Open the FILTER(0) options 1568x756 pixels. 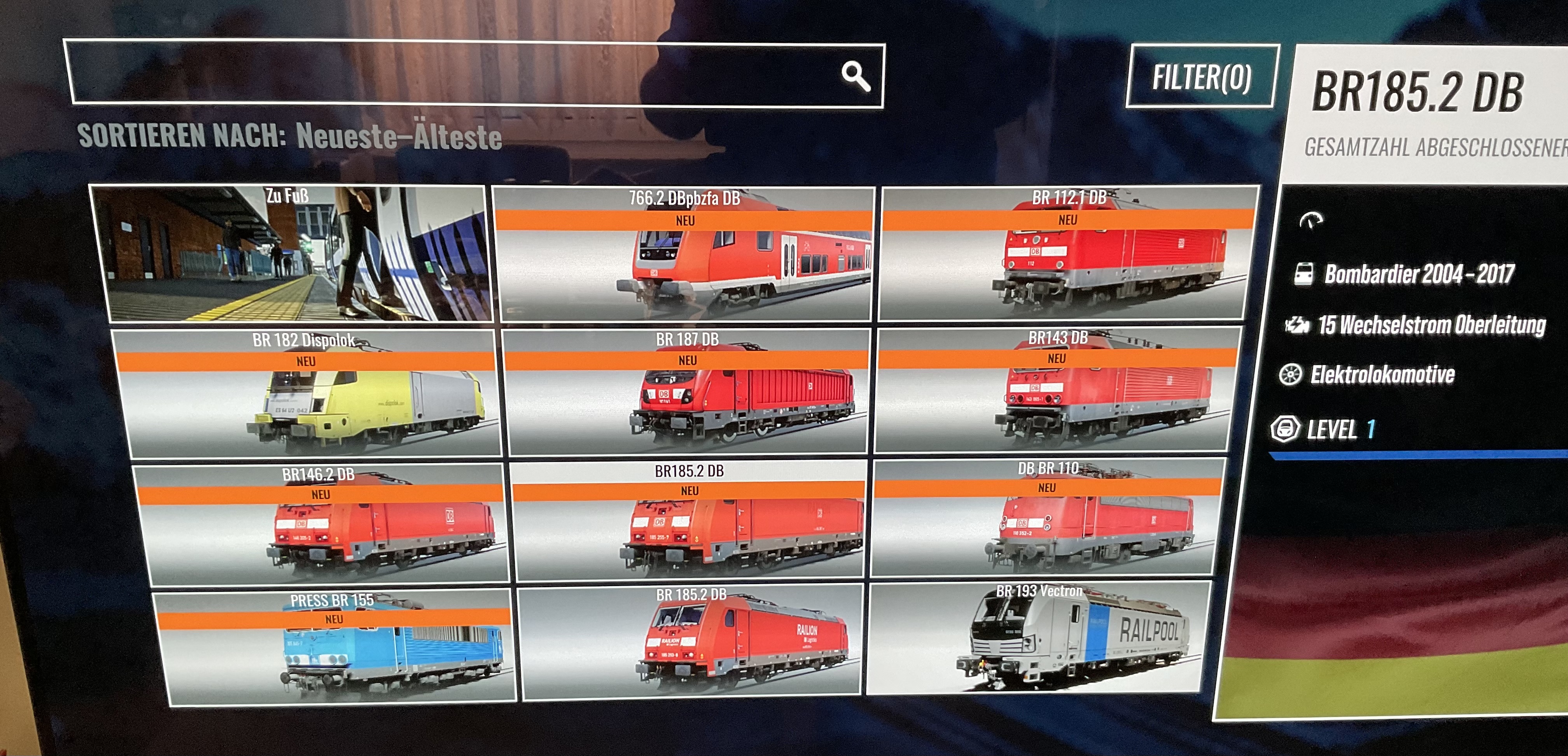1201,77
